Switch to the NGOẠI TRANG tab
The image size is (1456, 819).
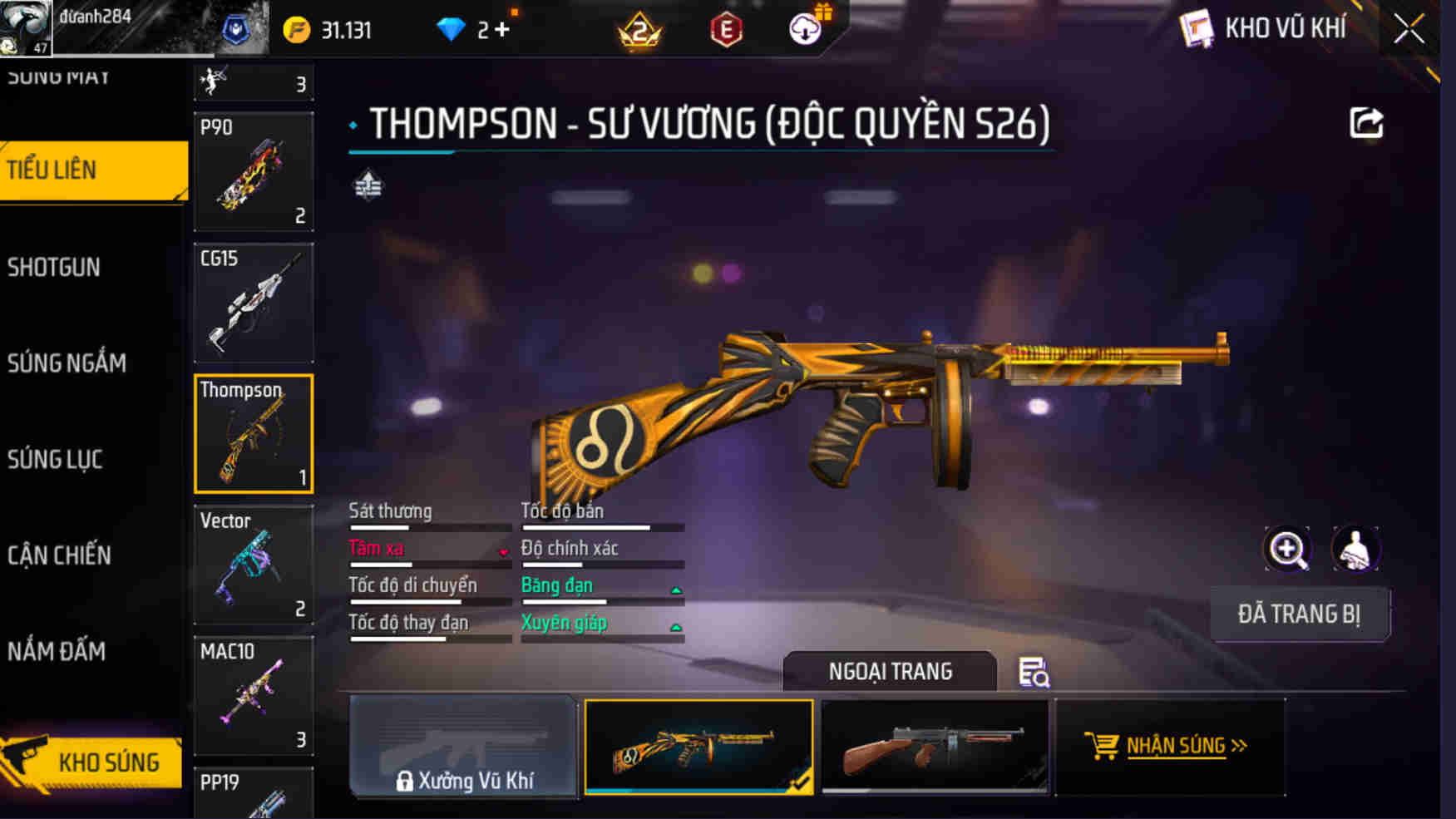891,672
